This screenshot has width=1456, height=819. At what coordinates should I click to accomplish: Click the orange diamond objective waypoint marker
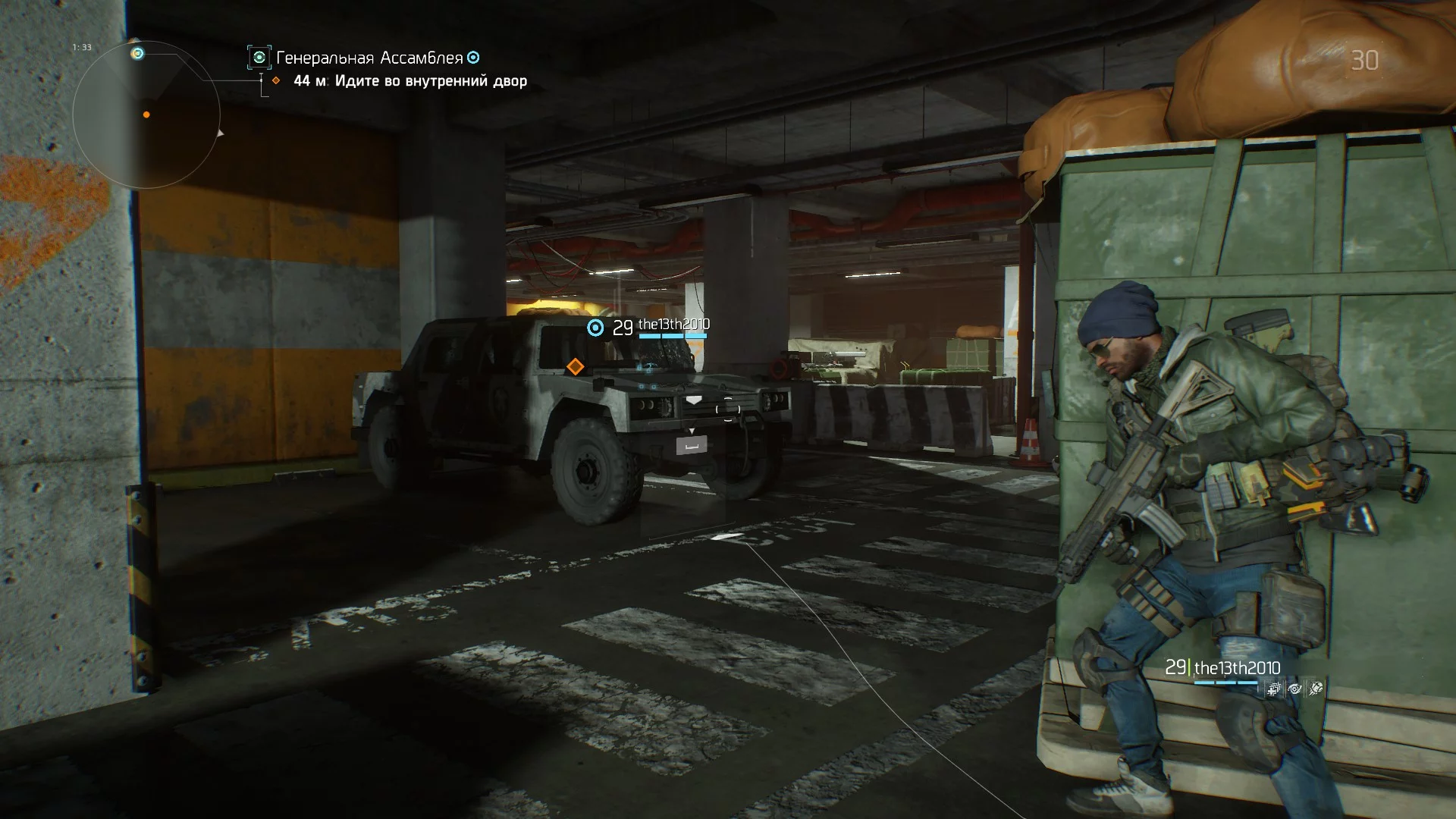pyautogui.click(x=576, y=367)
